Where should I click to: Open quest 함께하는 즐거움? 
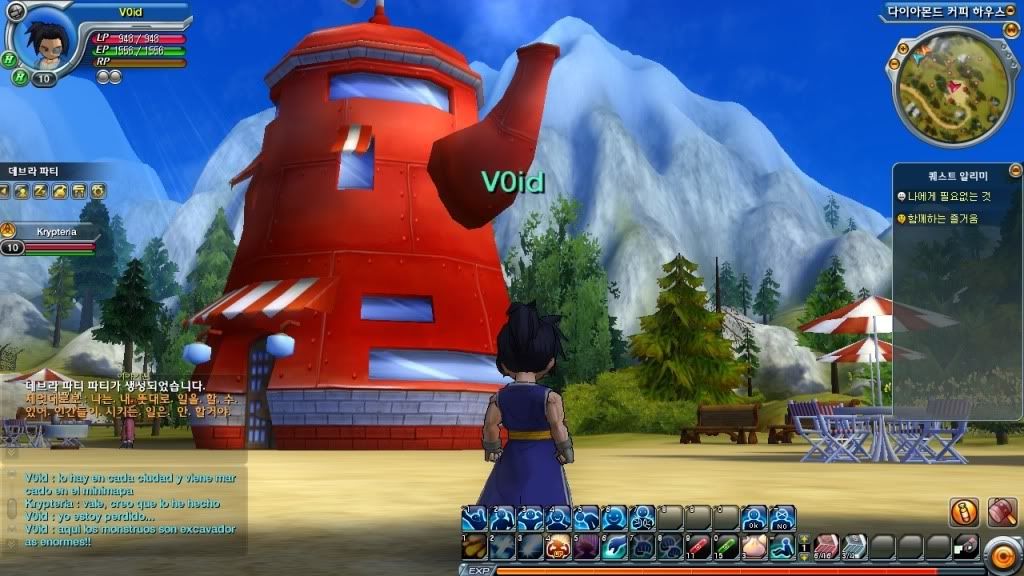[x=942, y=218]
